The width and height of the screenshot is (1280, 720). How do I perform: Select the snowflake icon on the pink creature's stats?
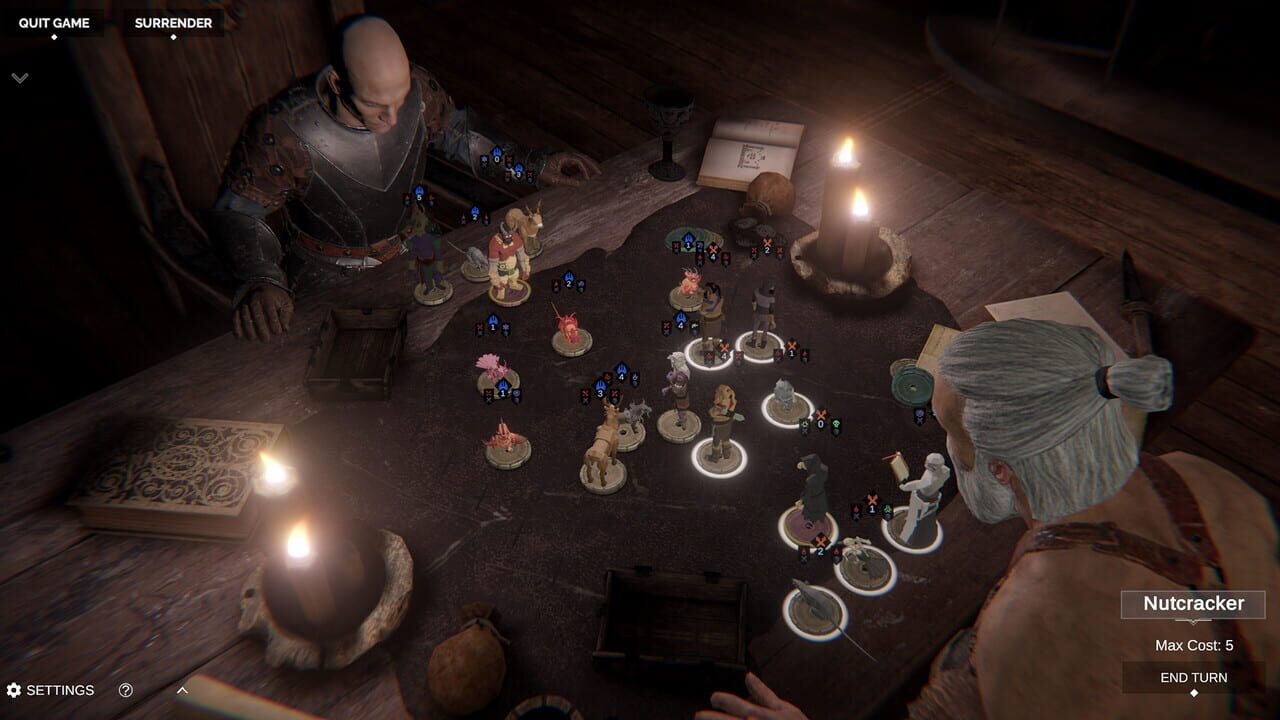click(505, 327)
